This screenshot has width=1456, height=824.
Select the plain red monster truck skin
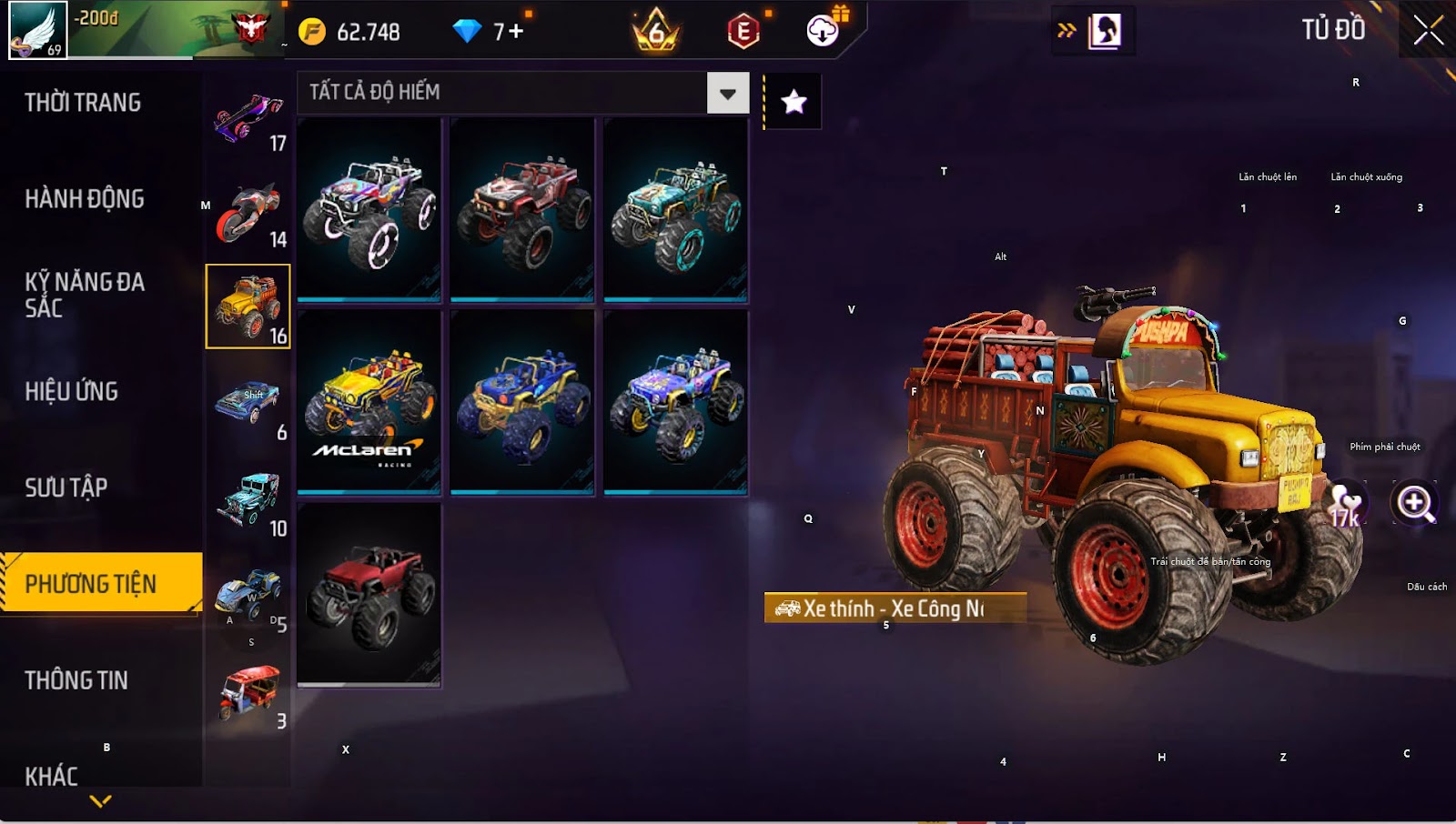point(369,594)
